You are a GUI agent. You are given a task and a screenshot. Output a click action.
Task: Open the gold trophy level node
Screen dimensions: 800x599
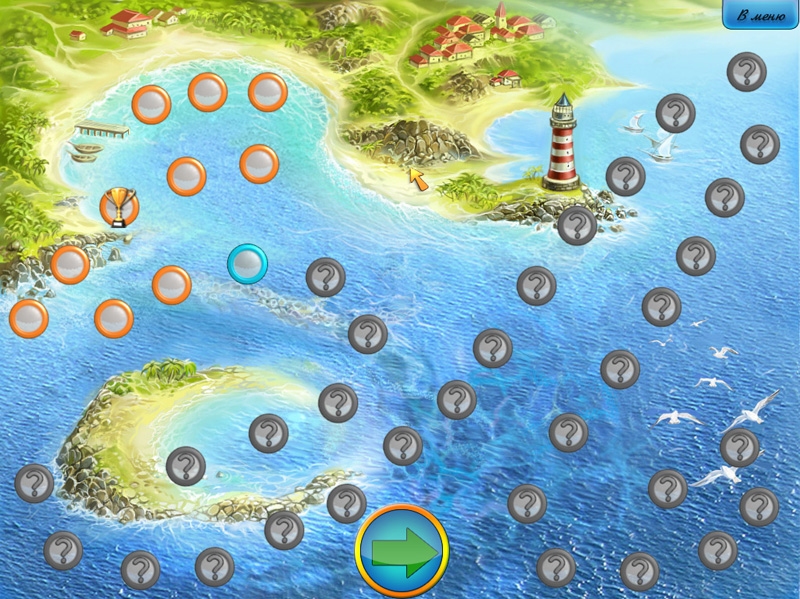(119, 207)
